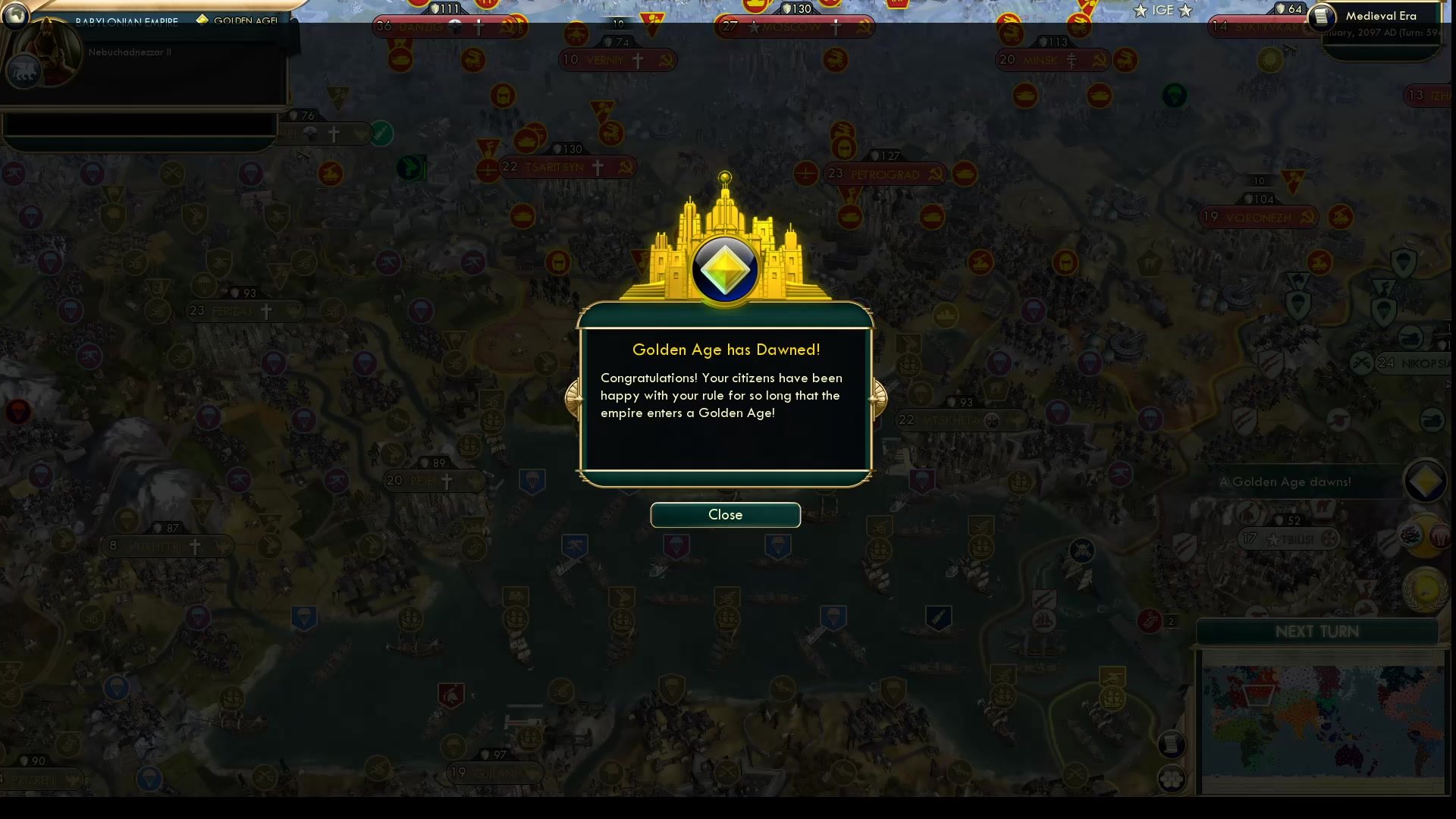Select the cross religion icon on the Verniy banner
Viewport: 1456px width, 819px height.
pos(638,60)
